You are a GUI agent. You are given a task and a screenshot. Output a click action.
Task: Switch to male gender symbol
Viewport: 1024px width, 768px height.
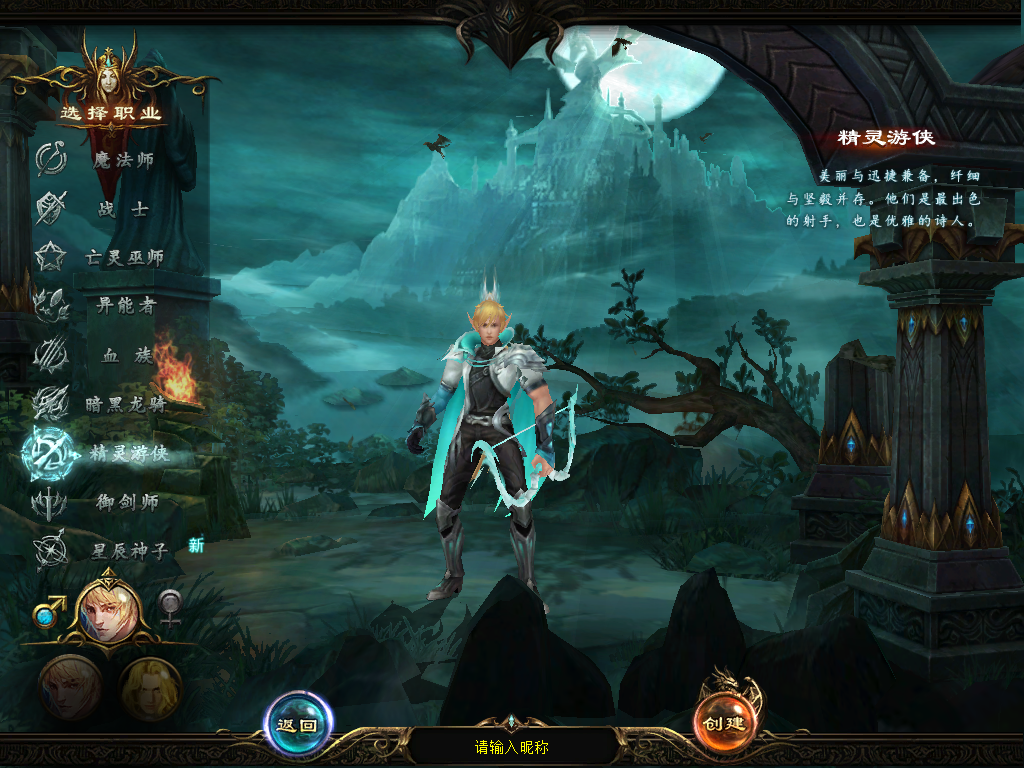tap(49, 608)
